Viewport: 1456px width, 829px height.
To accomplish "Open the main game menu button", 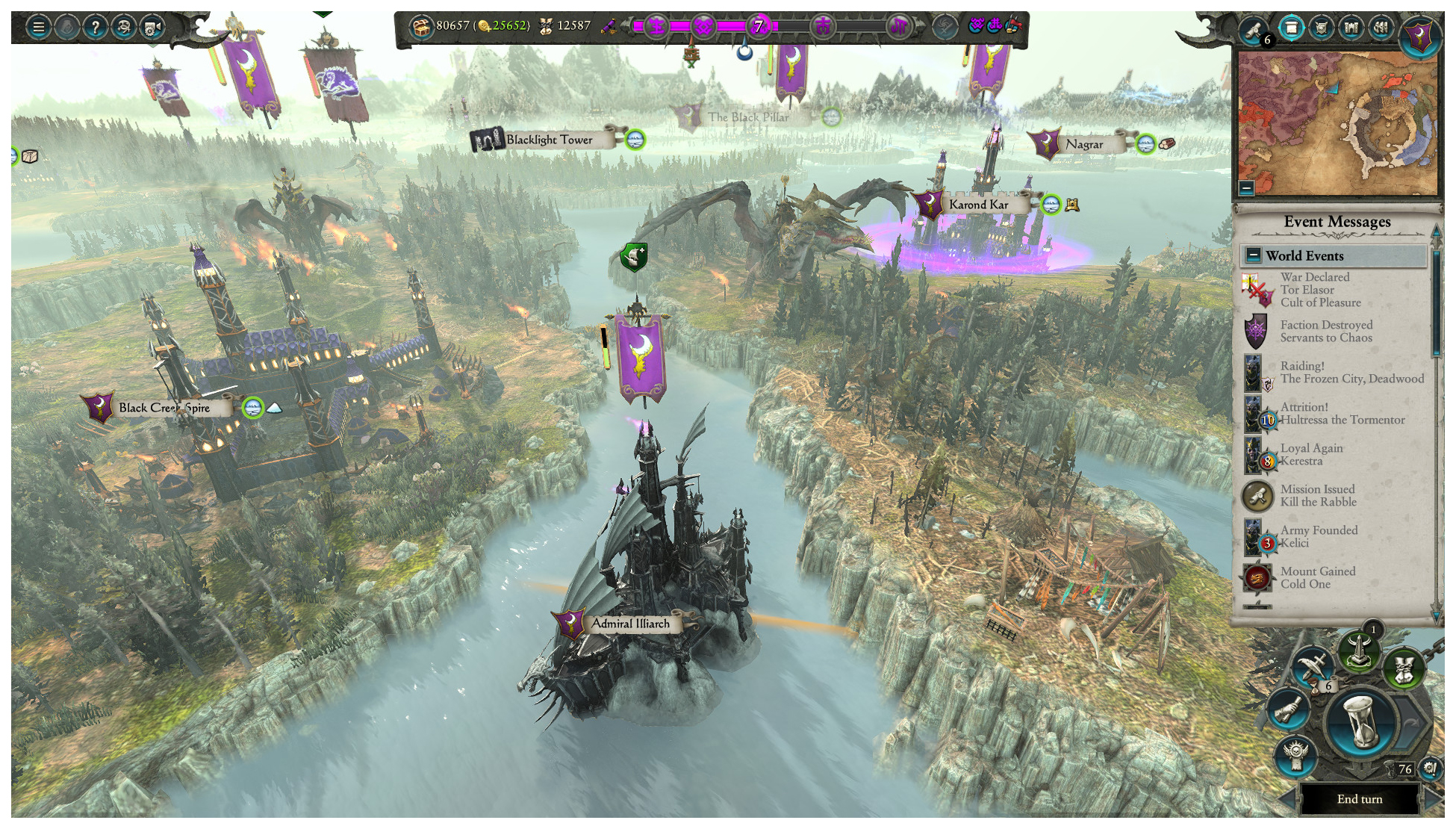I will (x=38, y=28).
